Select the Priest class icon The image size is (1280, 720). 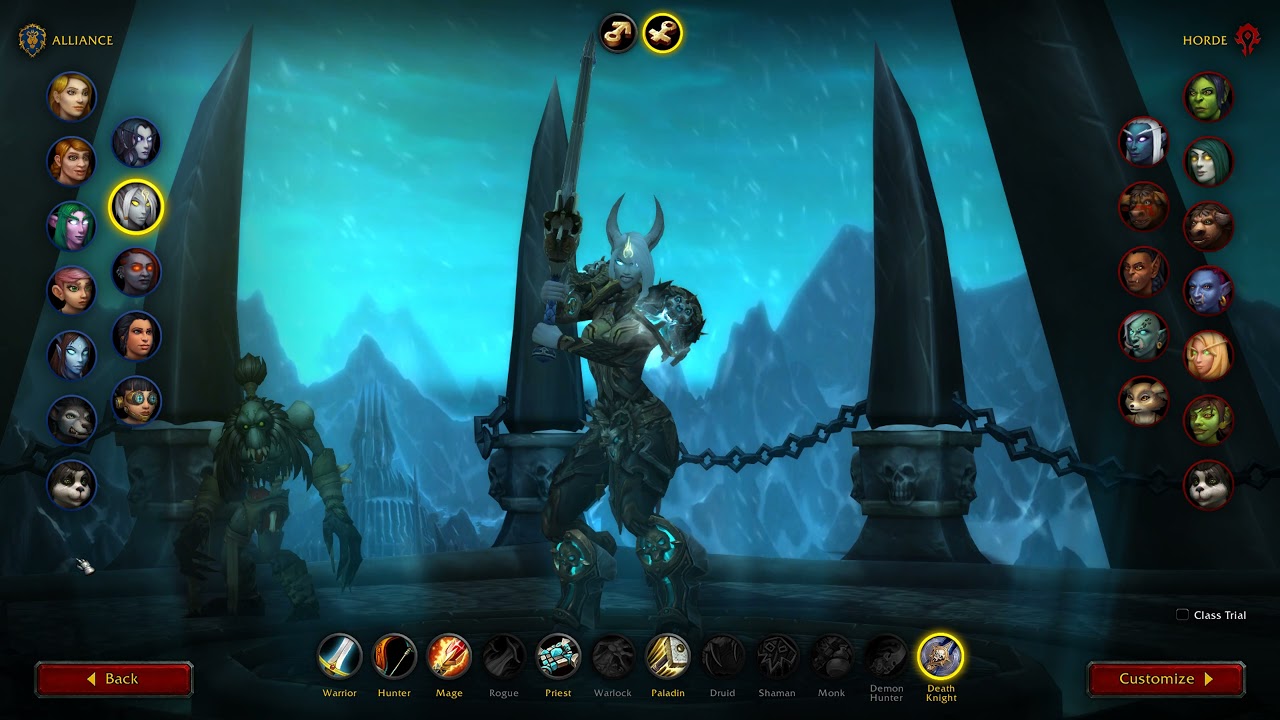click(x=558, y=658)
